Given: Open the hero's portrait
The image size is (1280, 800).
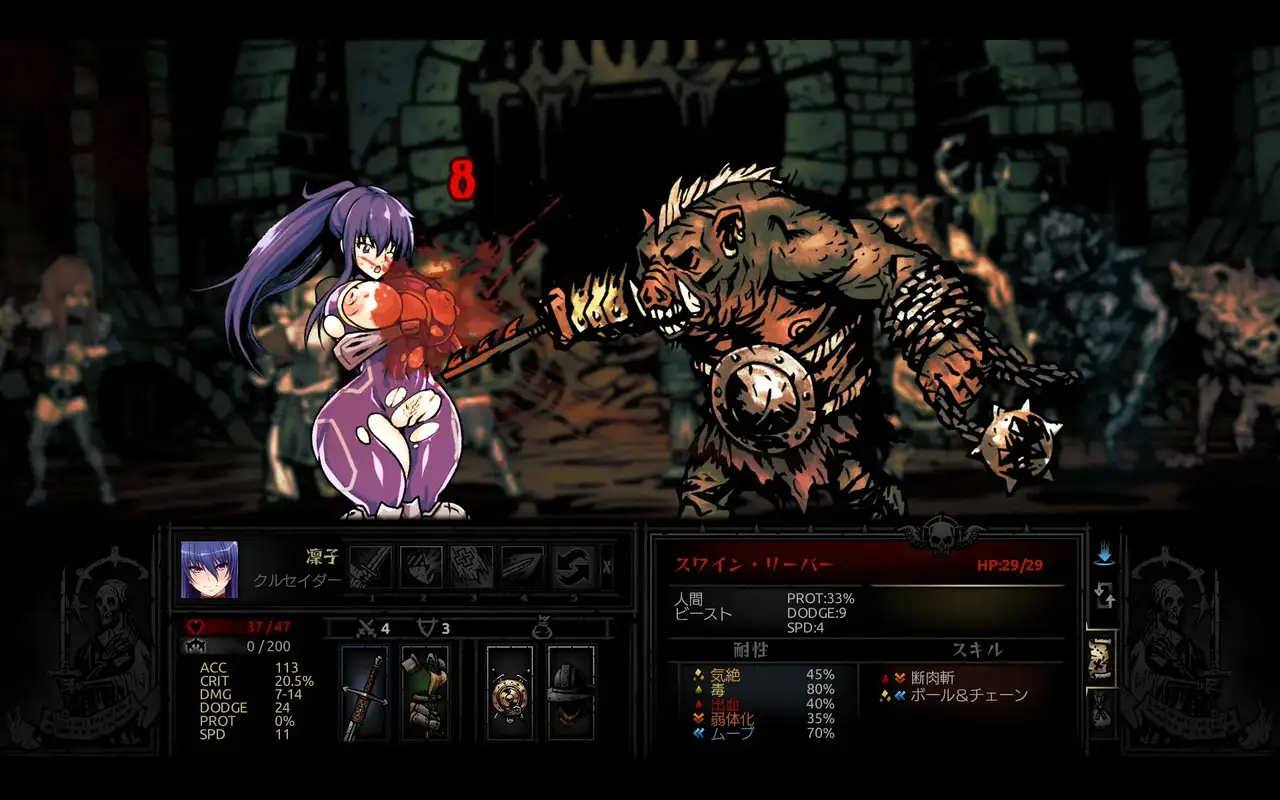Looking at the screenshot, I should [210, 569].
